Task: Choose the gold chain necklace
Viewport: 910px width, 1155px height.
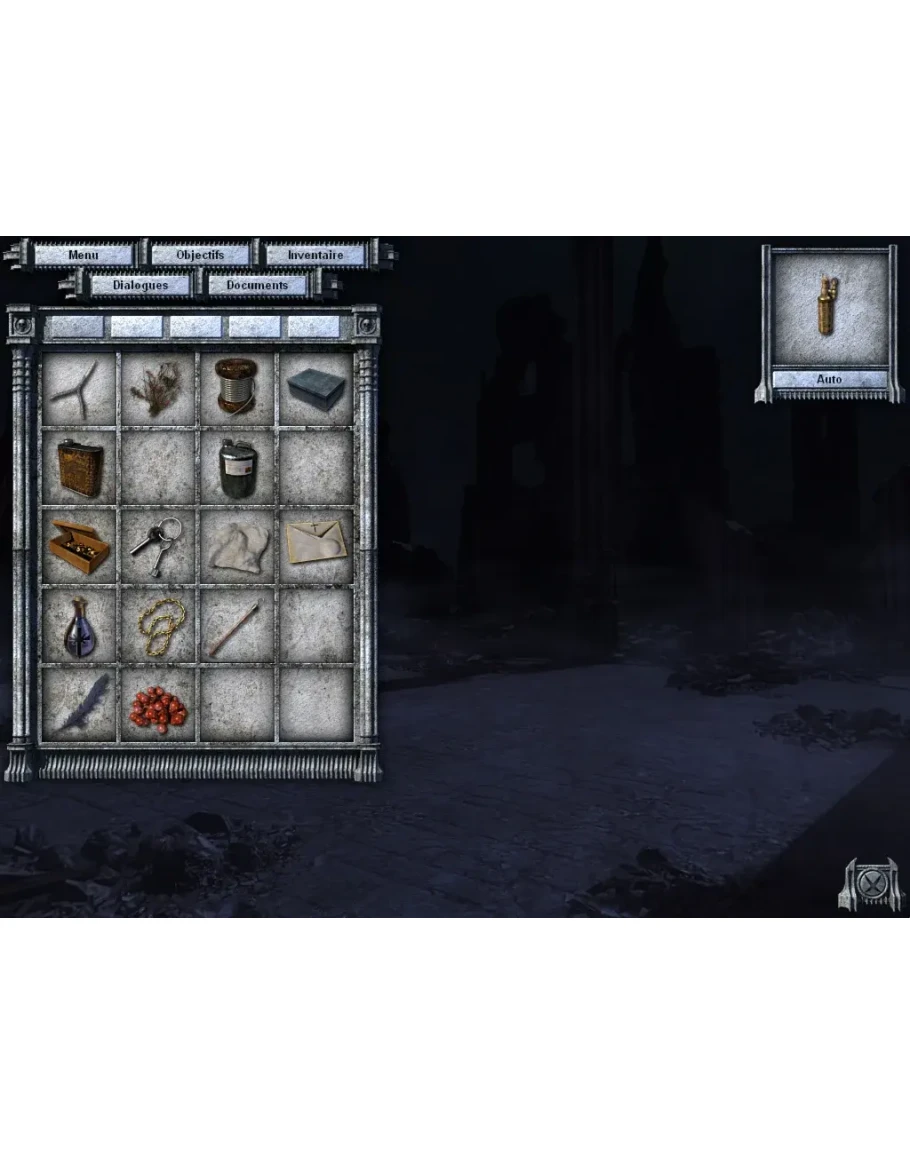Action: (158, 626)
